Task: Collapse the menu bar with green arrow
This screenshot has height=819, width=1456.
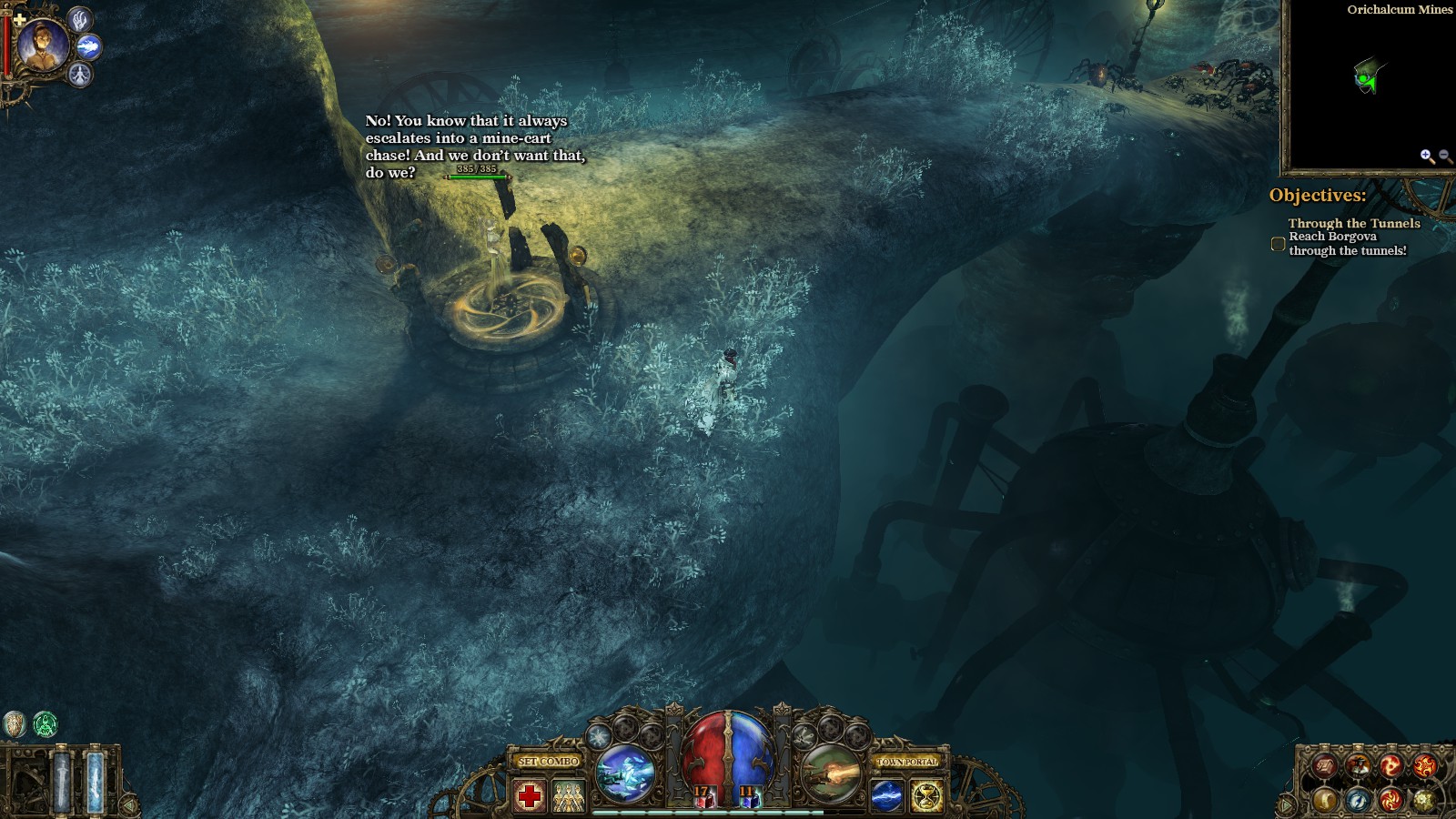Action: (x=1285, y=805)
